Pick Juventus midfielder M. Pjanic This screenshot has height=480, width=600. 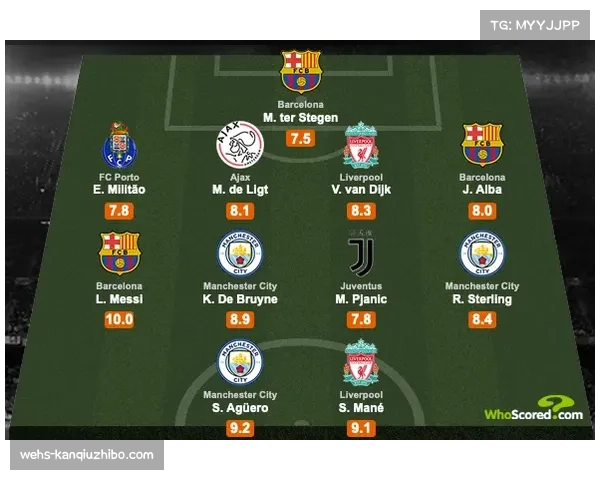[360, 299]
